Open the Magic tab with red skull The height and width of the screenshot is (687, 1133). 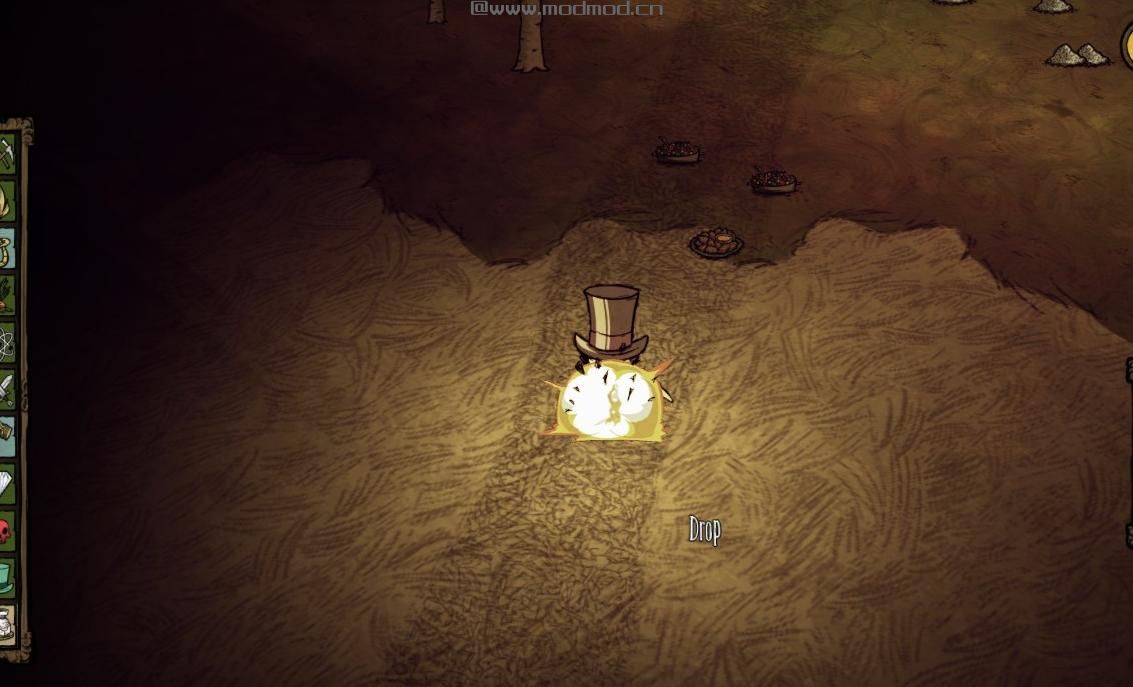click(8, 530)
